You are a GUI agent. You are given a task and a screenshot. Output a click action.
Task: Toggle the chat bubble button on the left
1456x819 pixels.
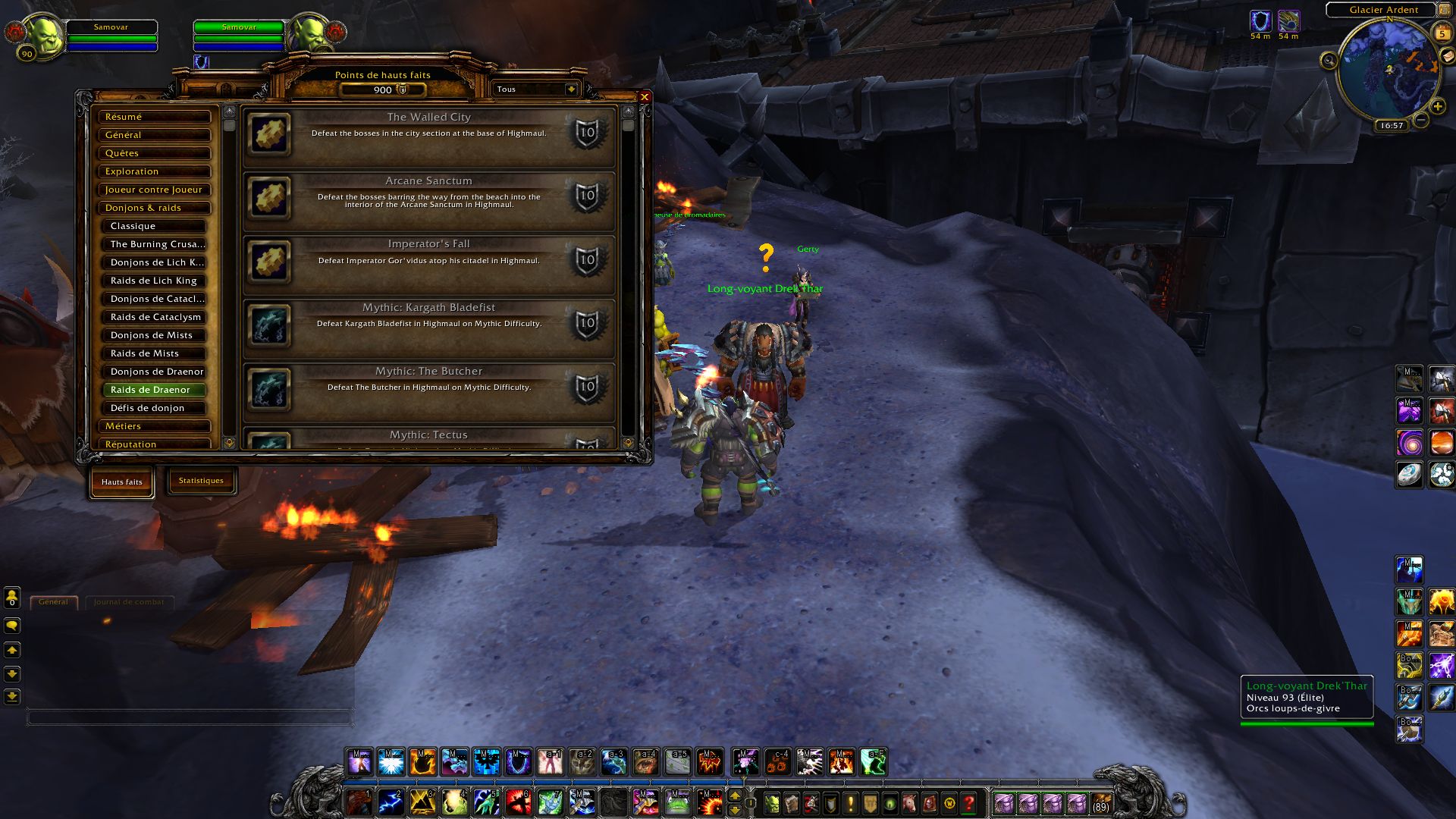pos(11,625)
